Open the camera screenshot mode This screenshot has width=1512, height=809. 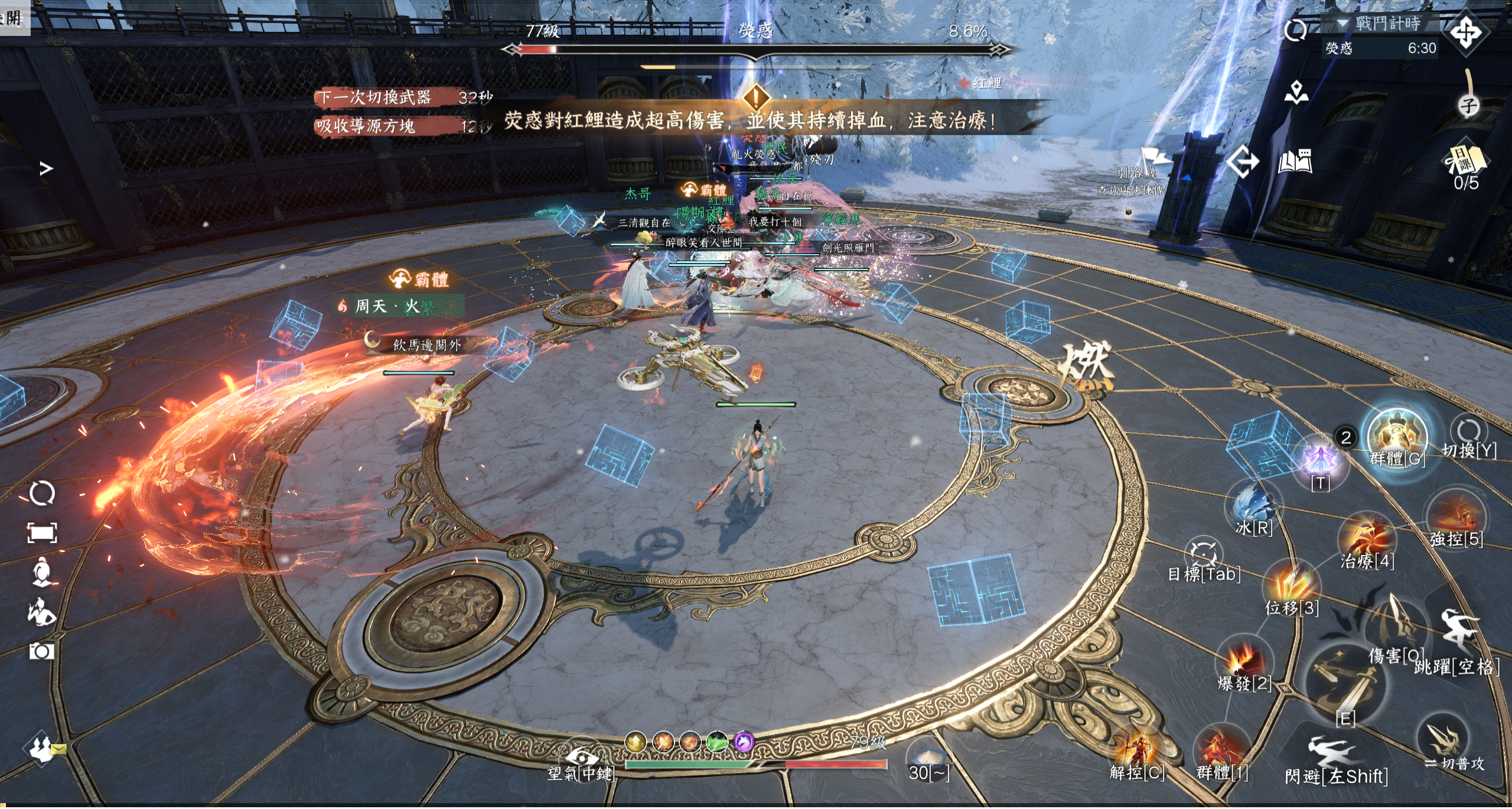coord(41,652)
